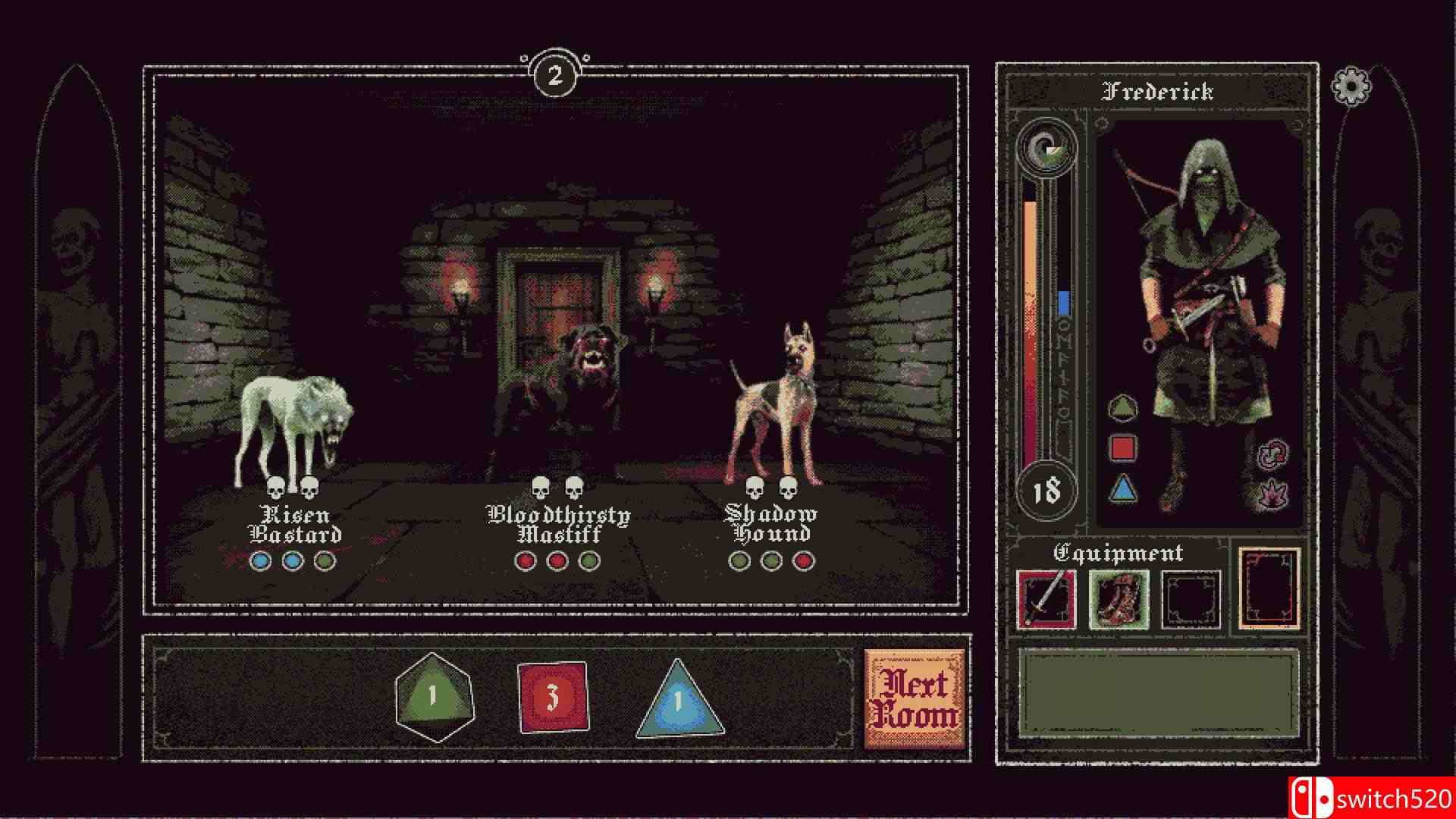The image size is (1456, 819).
Task: Click the red dot under Shadow Hound
Action: click(x=805, y=563)
